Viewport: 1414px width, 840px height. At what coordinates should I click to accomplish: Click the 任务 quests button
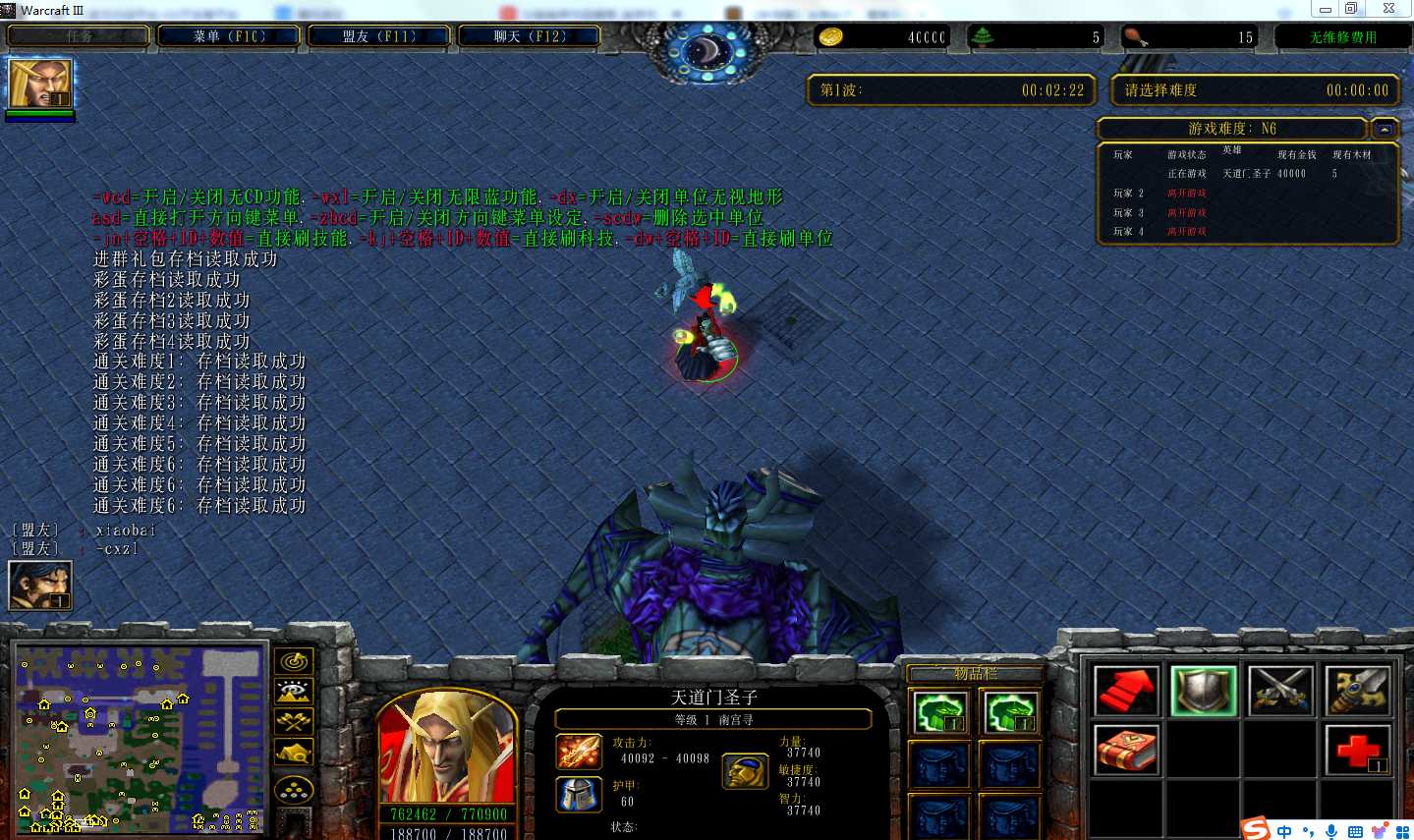[x=78, y=34]
